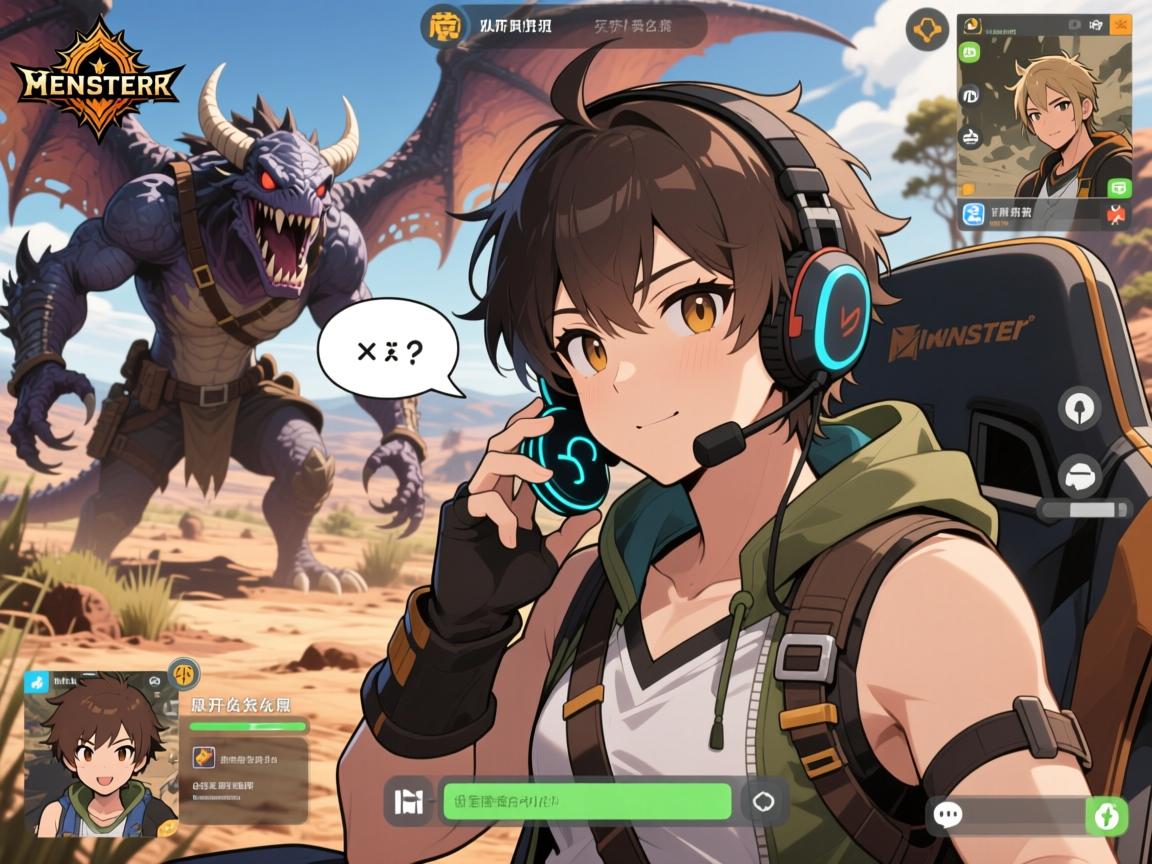This screenshot has height=864, width=1152.
Task: Click the white block icon left of green bar
Action: click(x=410, y=801)
